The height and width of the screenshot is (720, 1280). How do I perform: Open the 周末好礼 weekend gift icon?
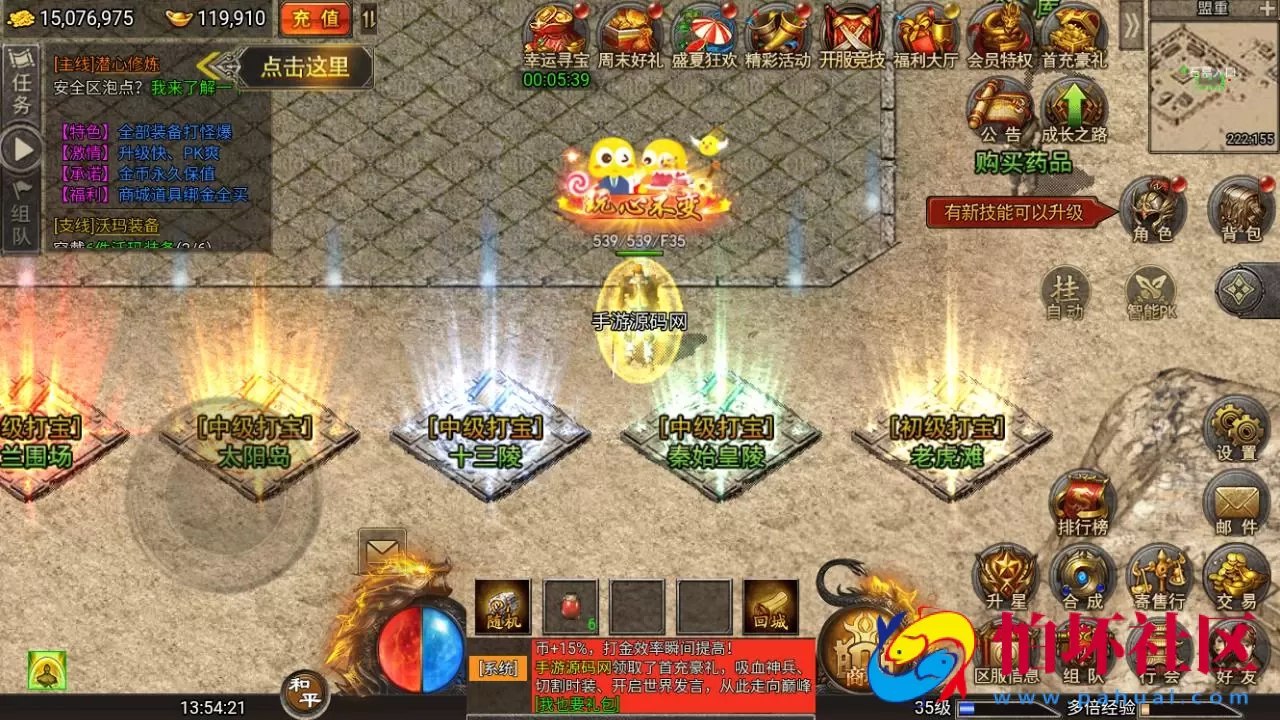click(630, 33)
